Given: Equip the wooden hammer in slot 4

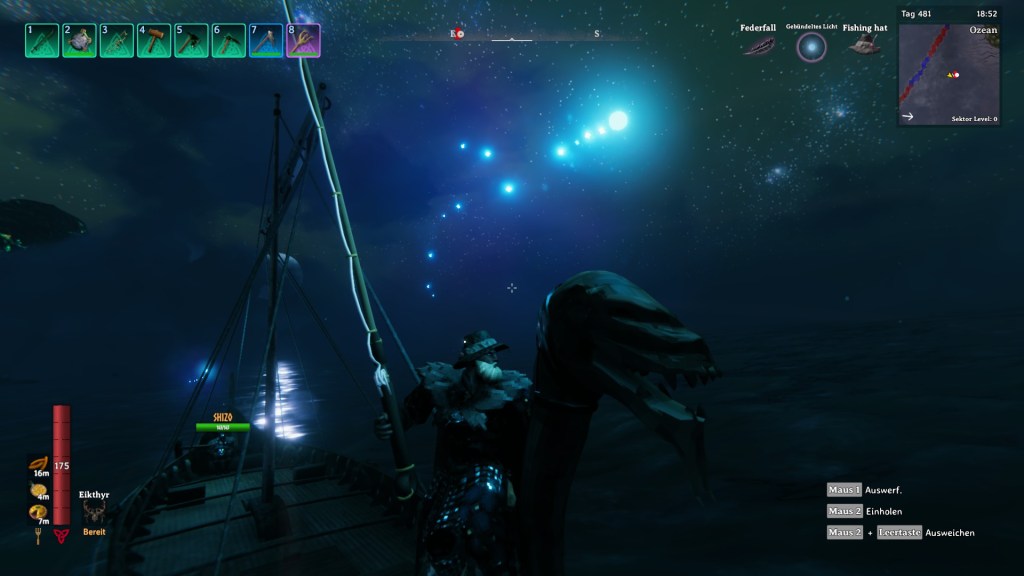Looking at the screenshot, I should coord(154,41).
